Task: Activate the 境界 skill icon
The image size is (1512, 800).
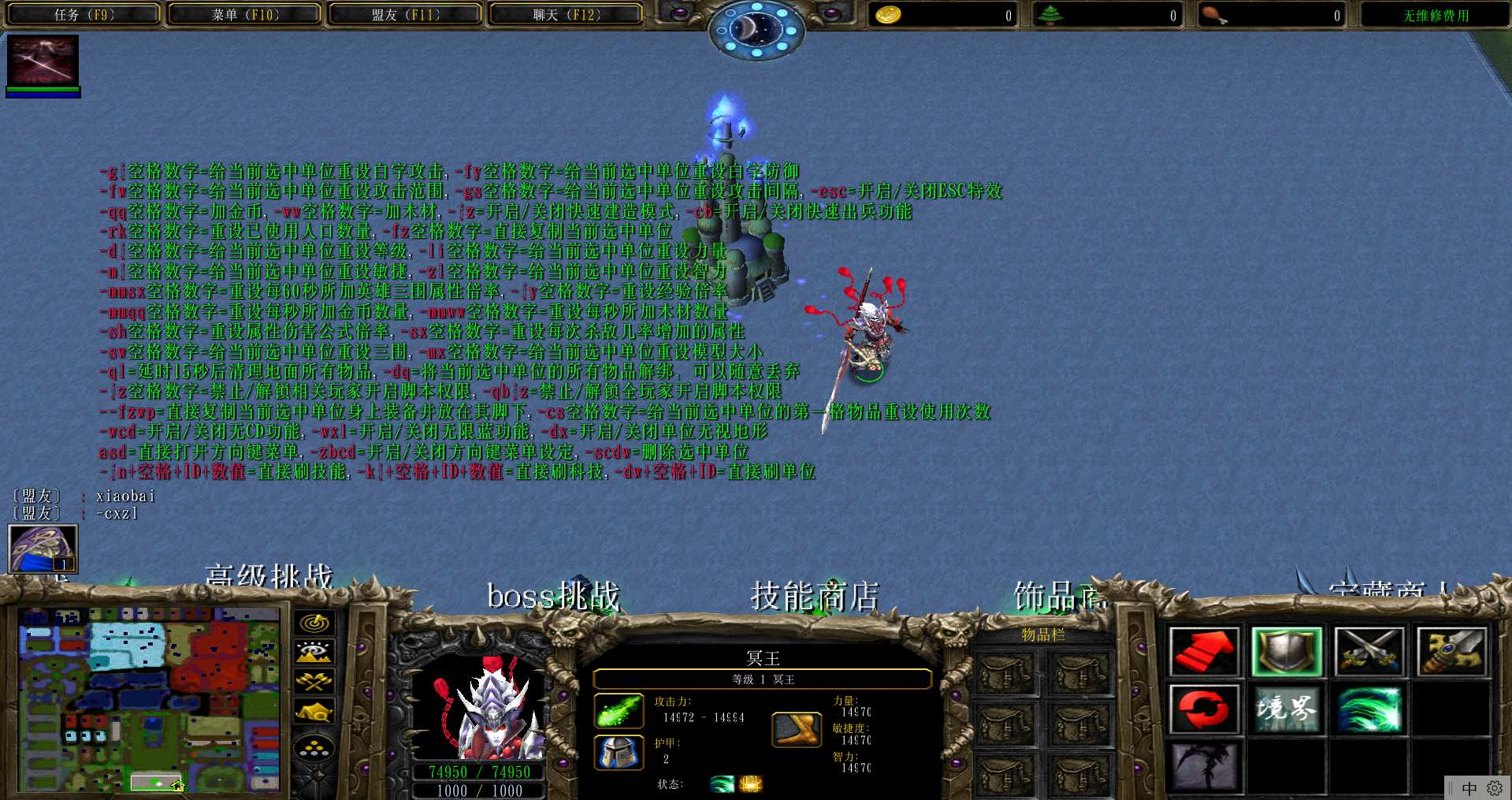Action: 1287,709
